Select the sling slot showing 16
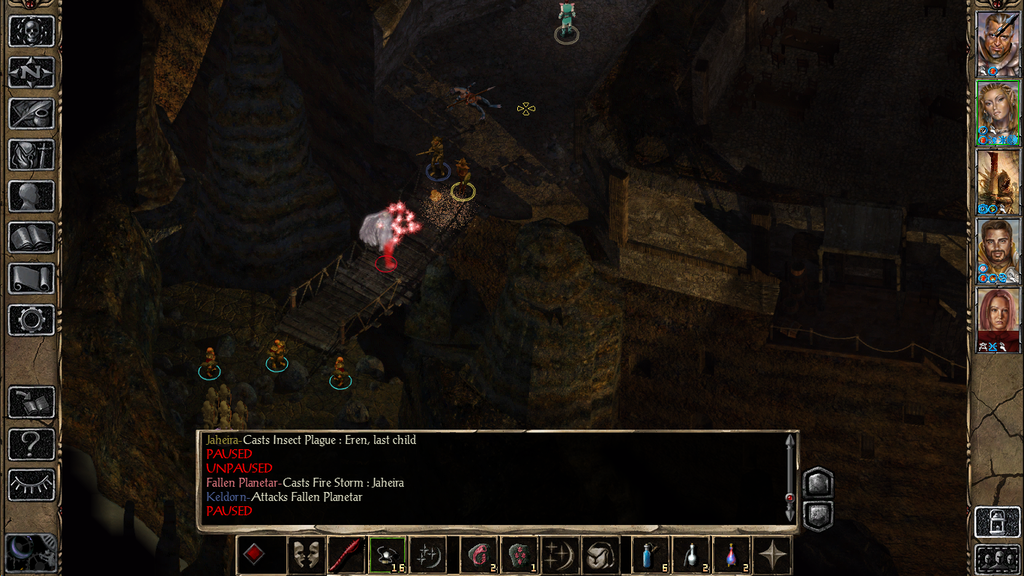Viewport: 1024px width, 576px height. tap(387, 555)
